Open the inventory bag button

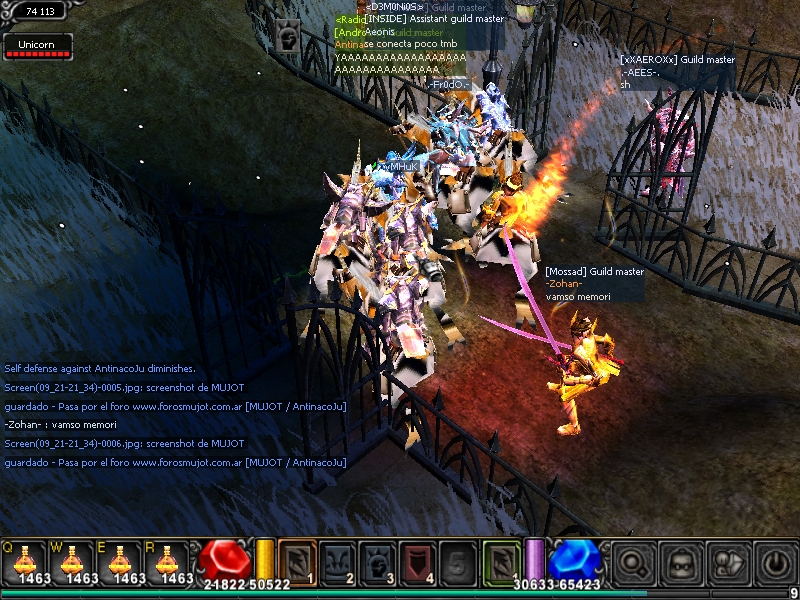tap(681, 562)
